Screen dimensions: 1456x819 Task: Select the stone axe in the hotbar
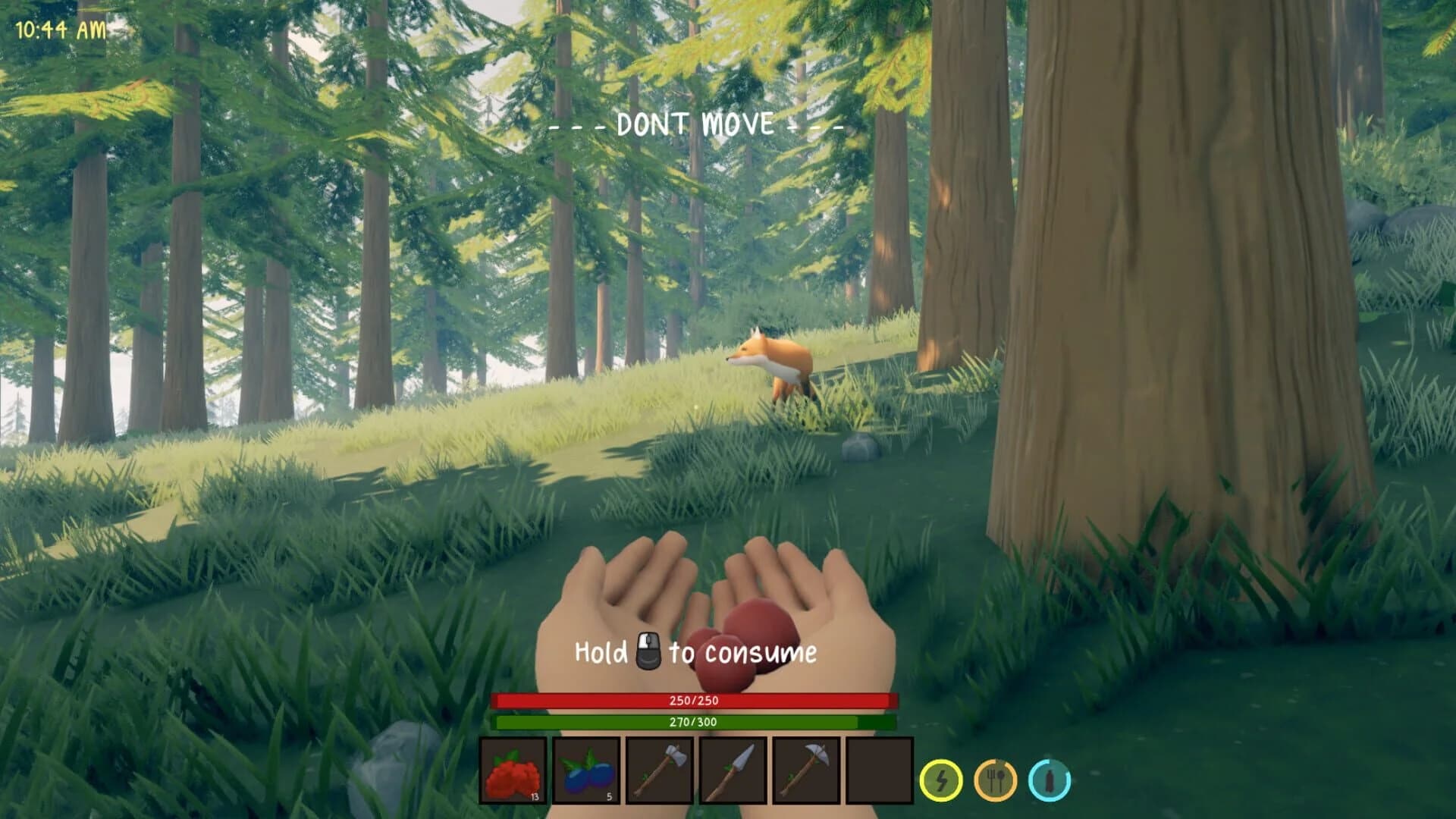coord(658,772)
